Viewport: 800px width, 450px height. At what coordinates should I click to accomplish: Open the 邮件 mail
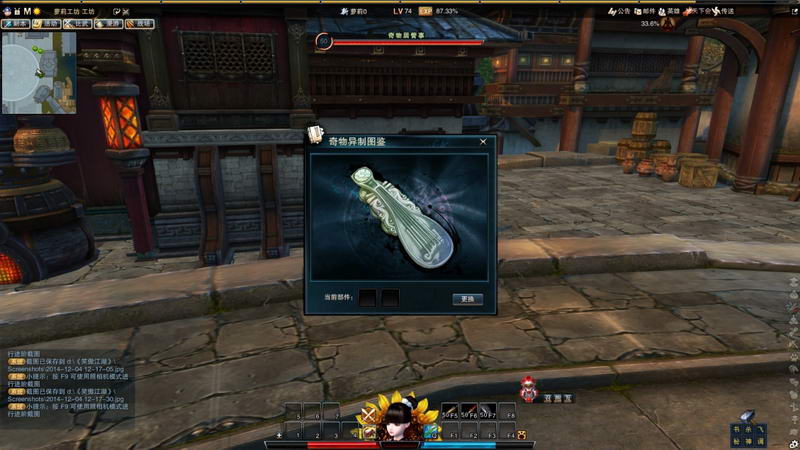[644, 11]
